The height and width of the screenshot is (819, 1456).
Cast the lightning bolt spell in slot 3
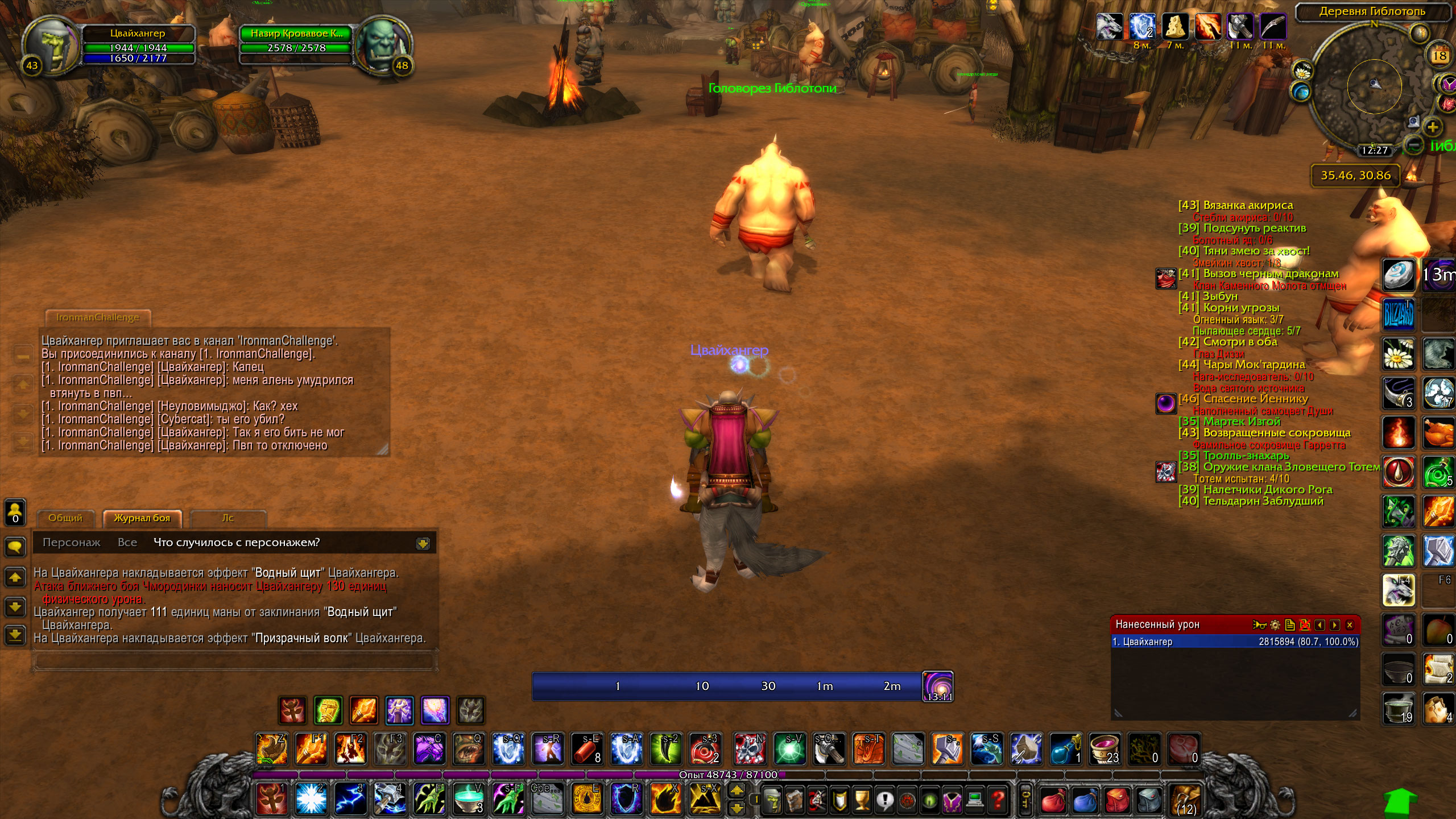(350, 798)
